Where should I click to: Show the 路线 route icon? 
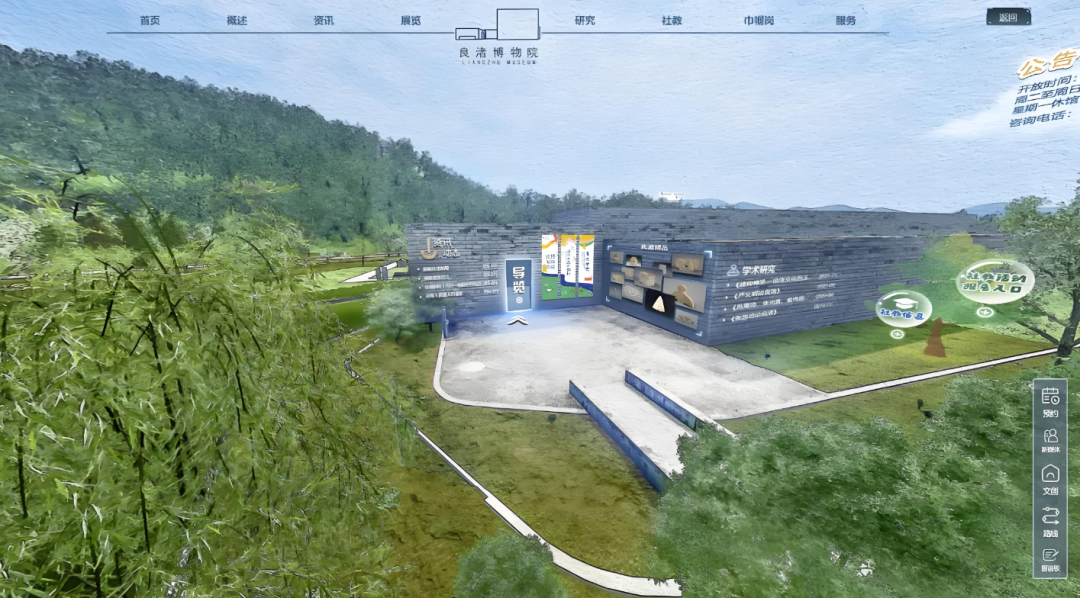point(1050,520)
